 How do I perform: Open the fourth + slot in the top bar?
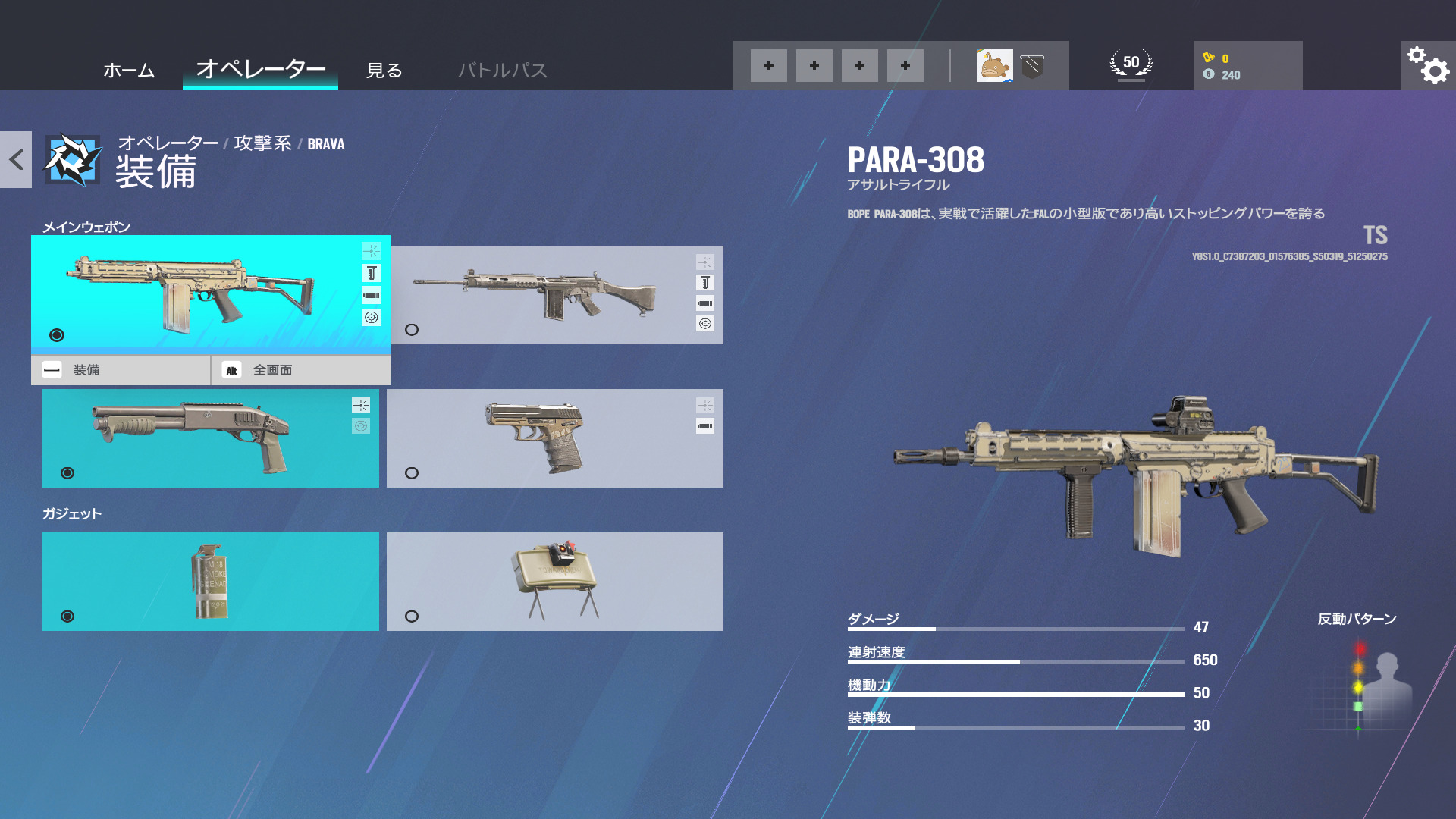[905, 66]
